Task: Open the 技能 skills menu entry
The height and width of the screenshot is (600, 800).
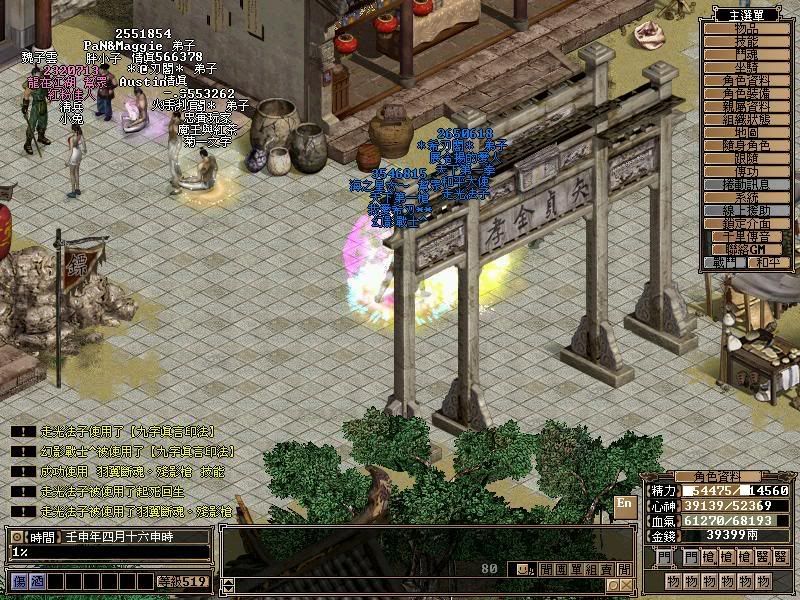Action: click(747, 42)
